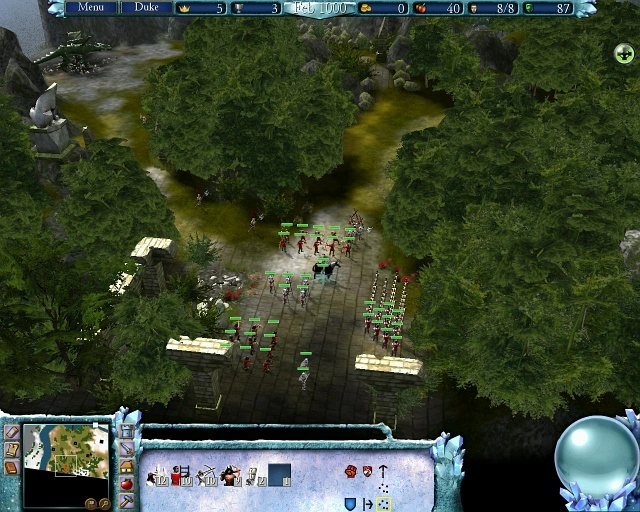
Task: Click the green plus button at screen edge
Action: (x=622, y=52)
